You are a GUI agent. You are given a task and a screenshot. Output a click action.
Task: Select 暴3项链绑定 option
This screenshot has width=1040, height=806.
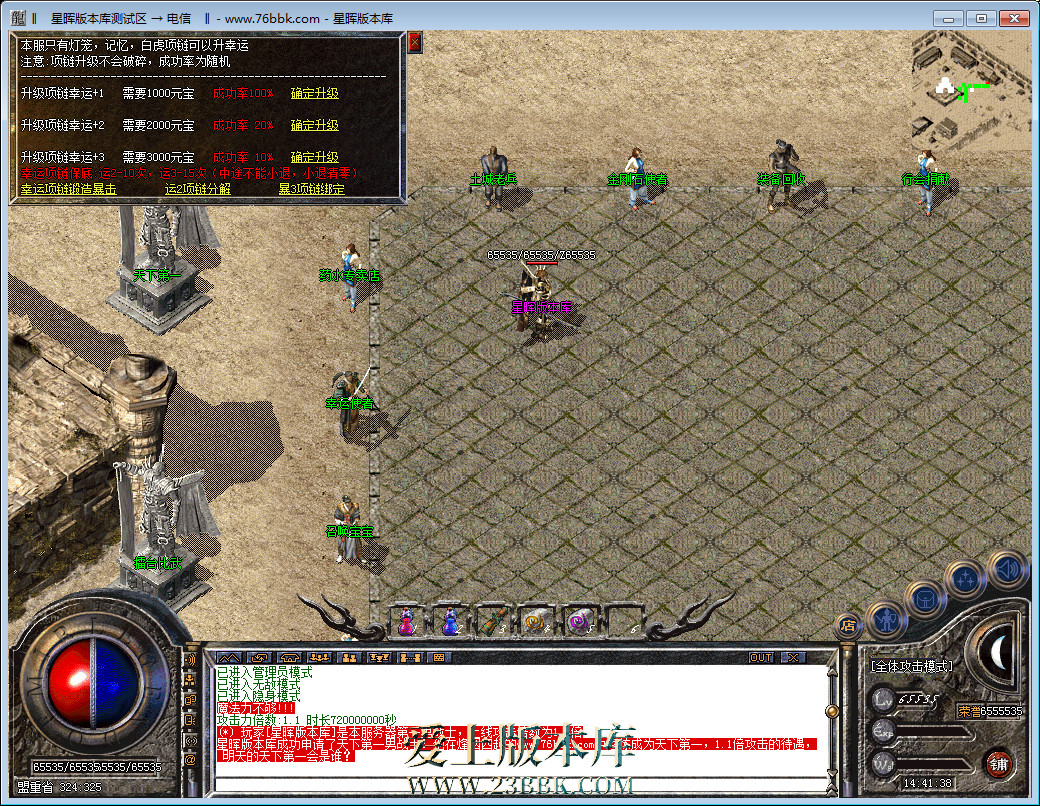click(311, 188)
